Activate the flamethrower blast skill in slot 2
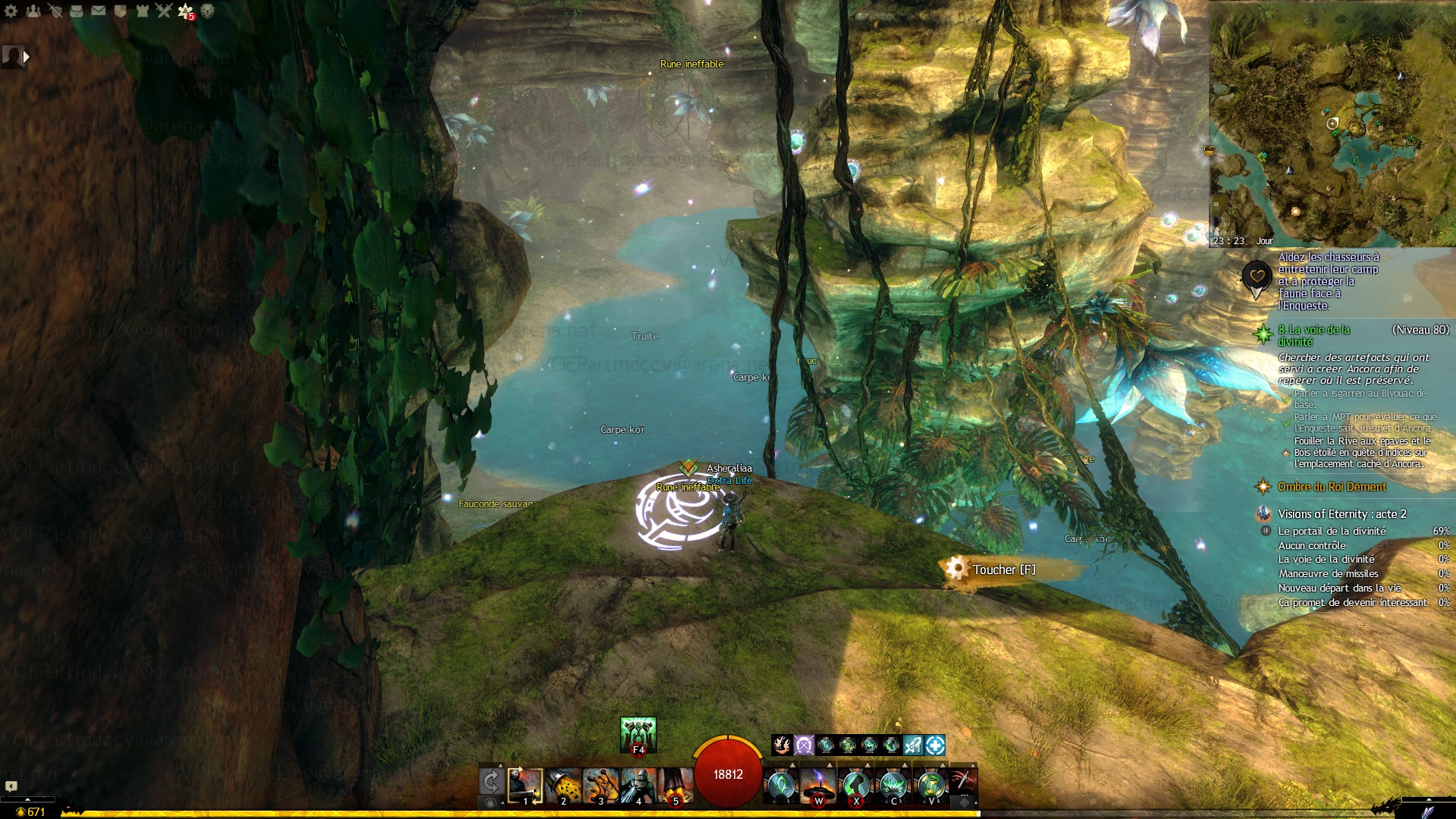Screen dimensions: 1456x819 (x=563, y=785)
